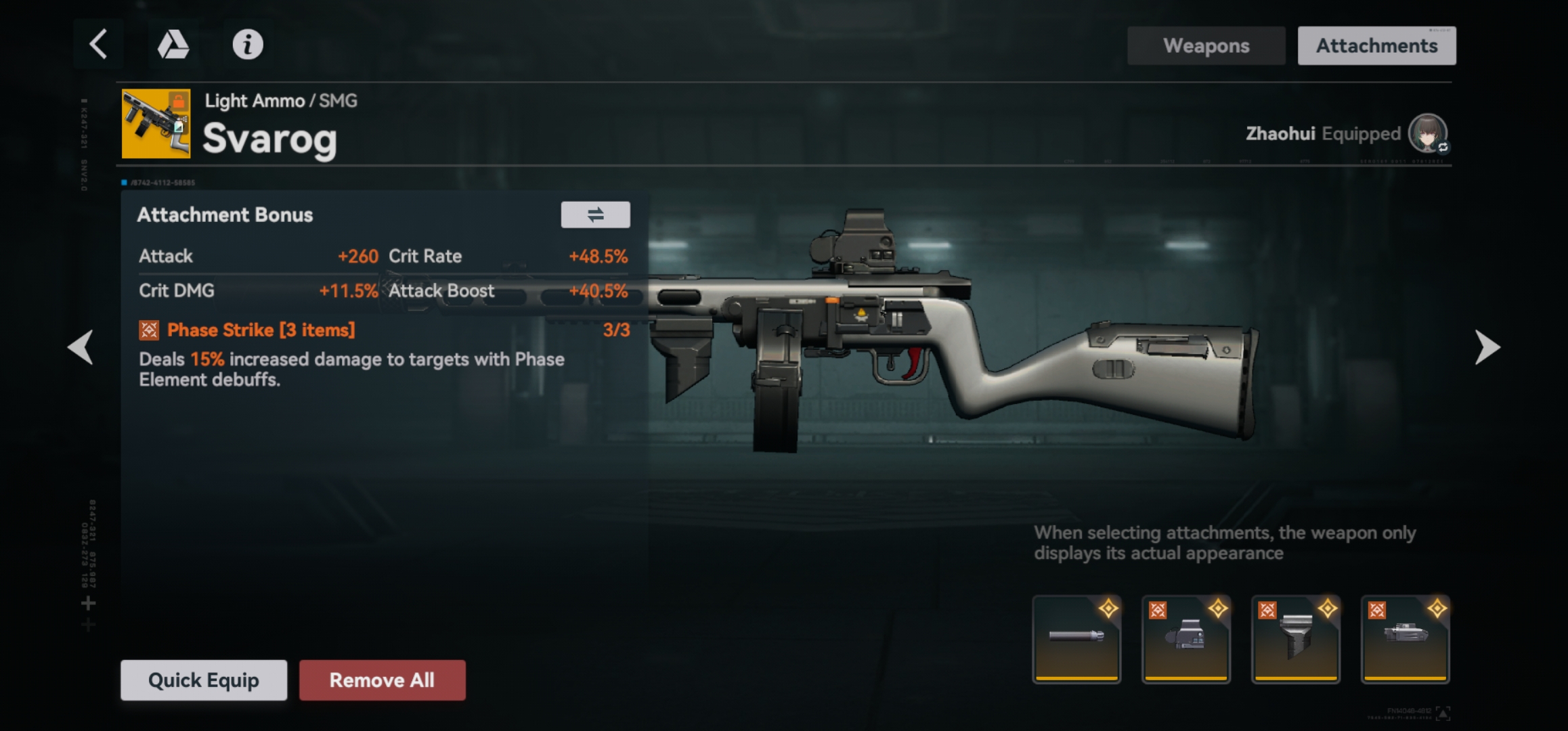Viewport: 1568px width, 731px height.
Task: Switch to the Weapons tab
Action: click(x=1206, y=46)
